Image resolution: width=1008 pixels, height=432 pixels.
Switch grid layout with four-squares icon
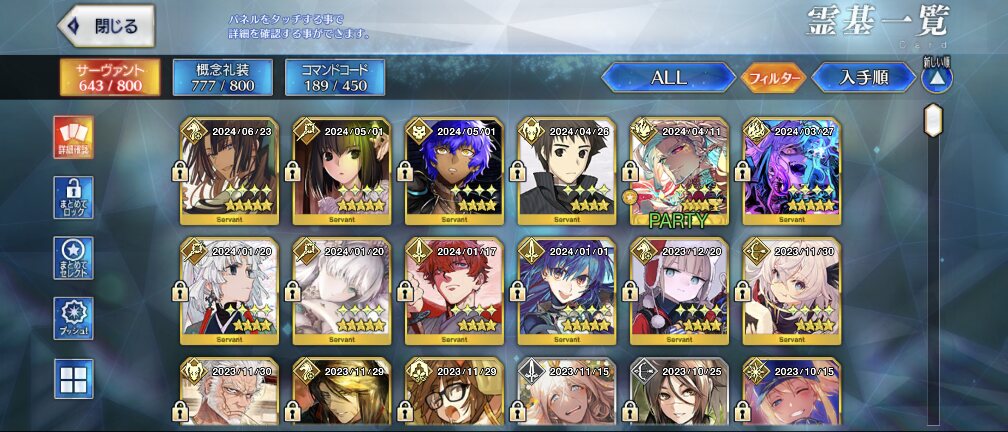pyautogui.click(x=74, y=378)
